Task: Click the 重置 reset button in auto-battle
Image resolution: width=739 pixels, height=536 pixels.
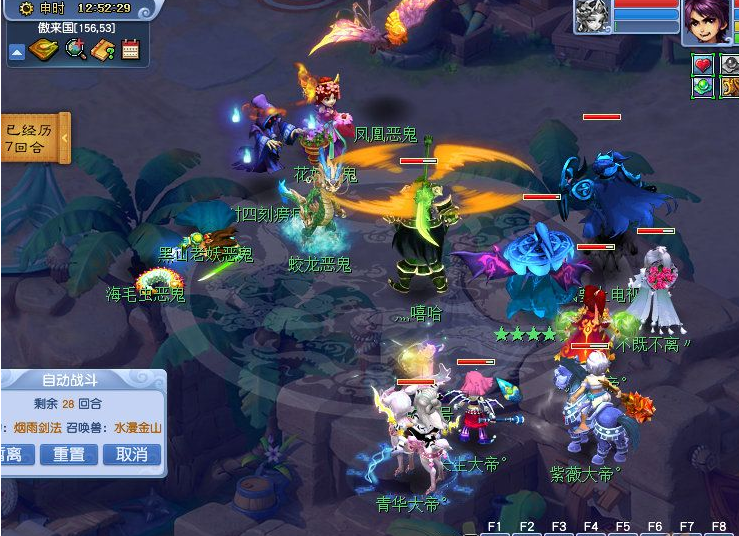Action: pos(69,454)
